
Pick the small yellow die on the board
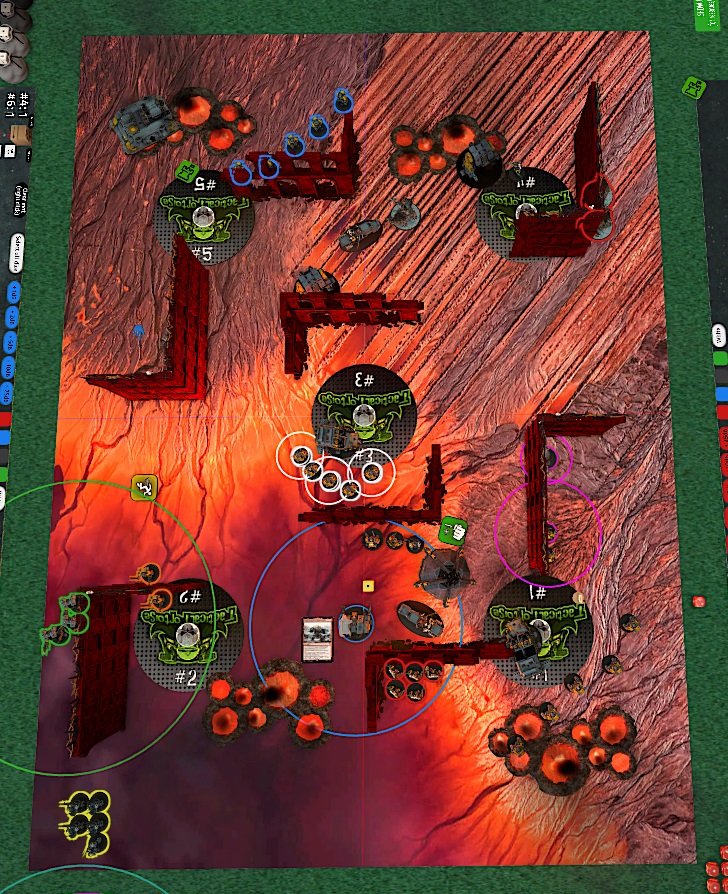click(368, 584)
